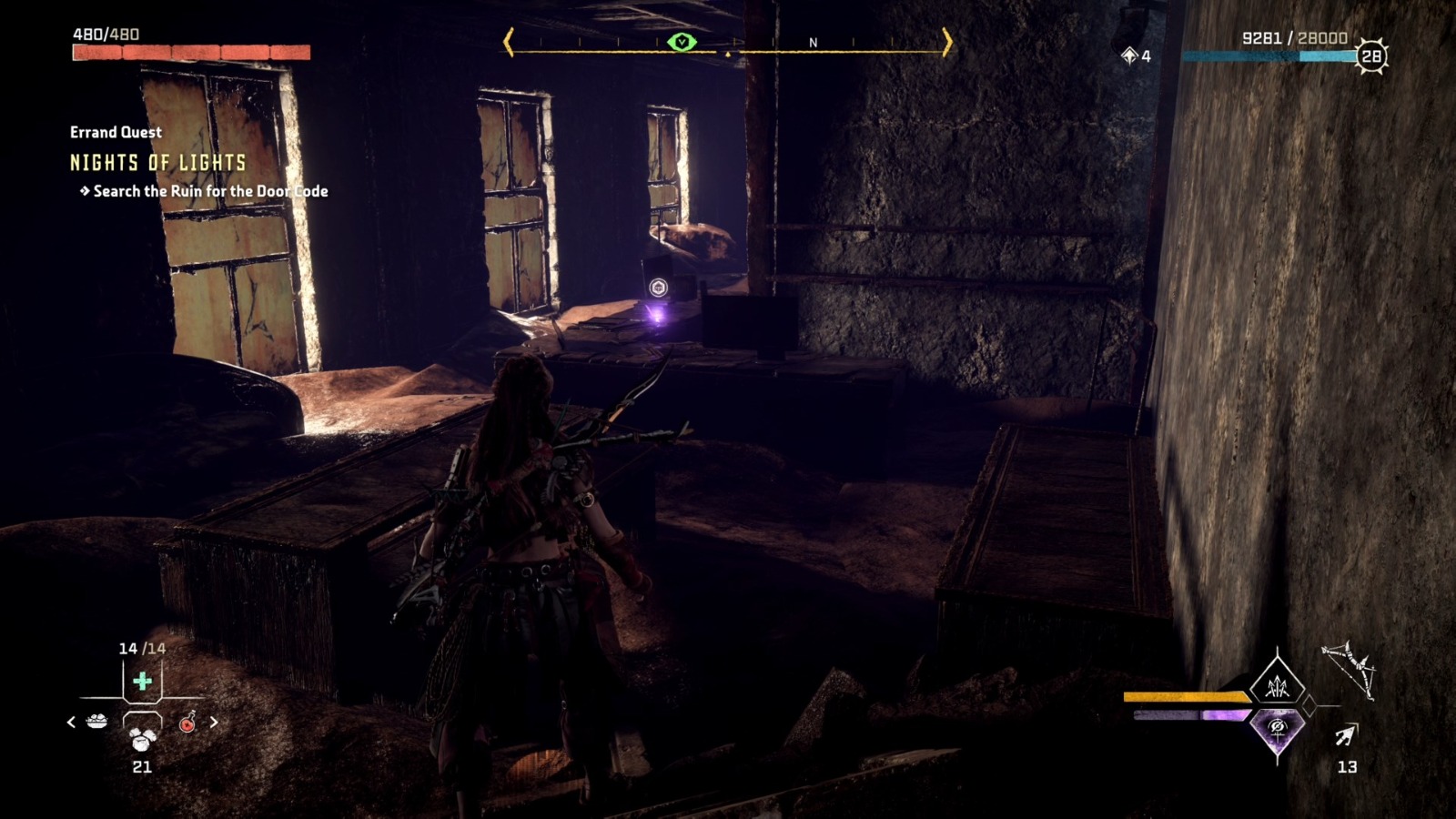Toggle the diamond selector between weapon techniques

(x=1309, y=705)
